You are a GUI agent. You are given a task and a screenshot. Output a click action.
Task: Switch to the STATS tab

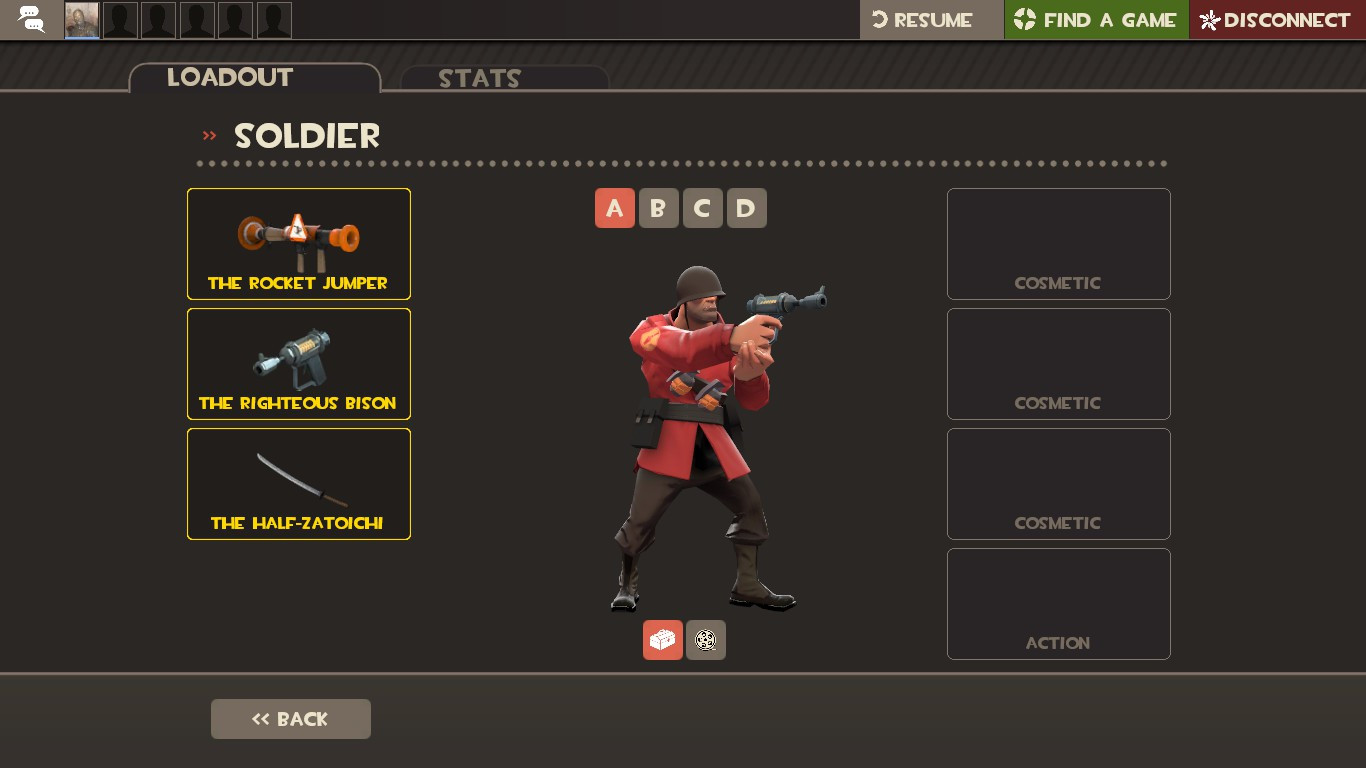coord(480,79)
